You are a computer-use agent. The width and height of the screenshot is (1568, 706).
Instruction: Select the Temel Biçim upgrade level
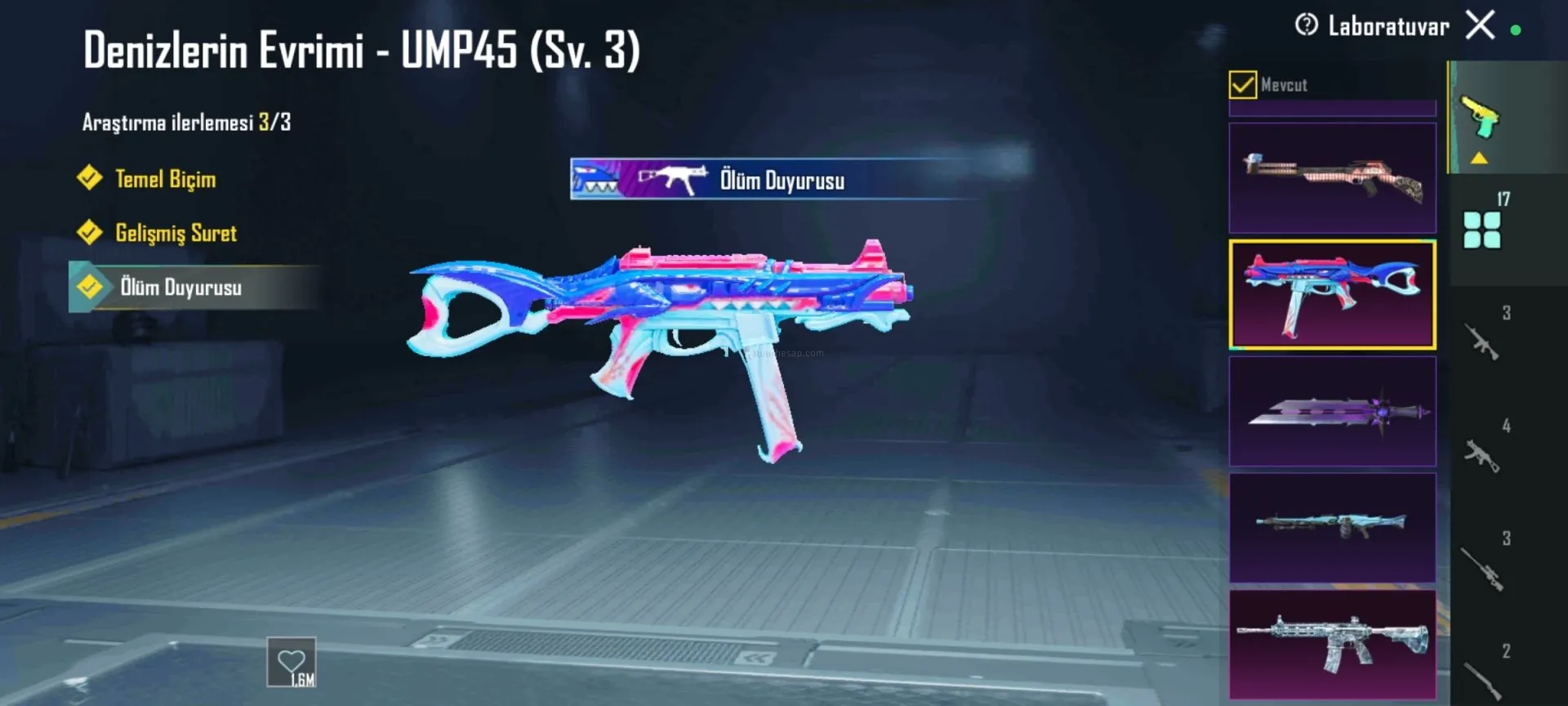165,179
